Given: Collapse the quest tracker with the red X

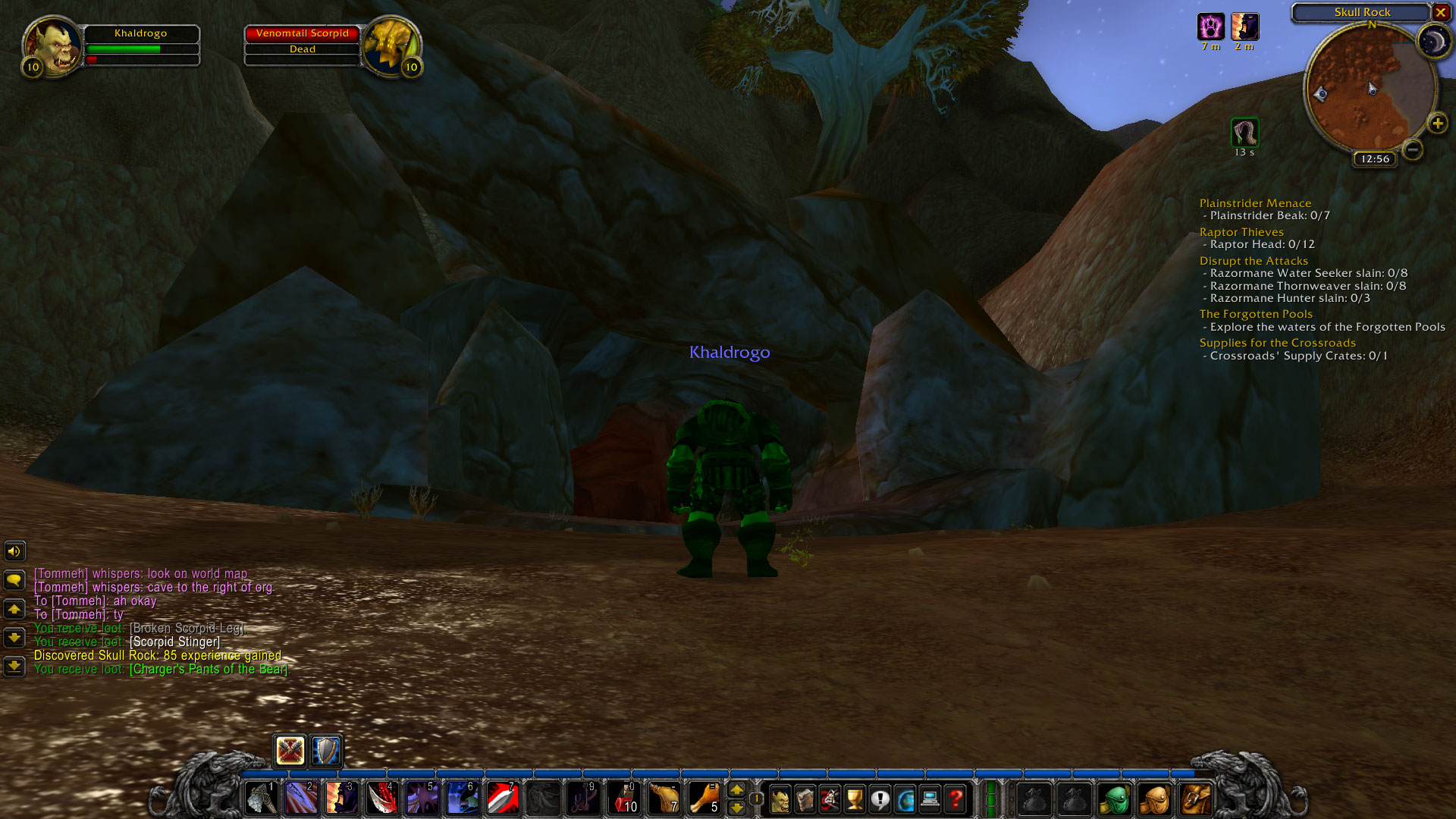Looking at the screenshot, I should [x=1441, y=13].
